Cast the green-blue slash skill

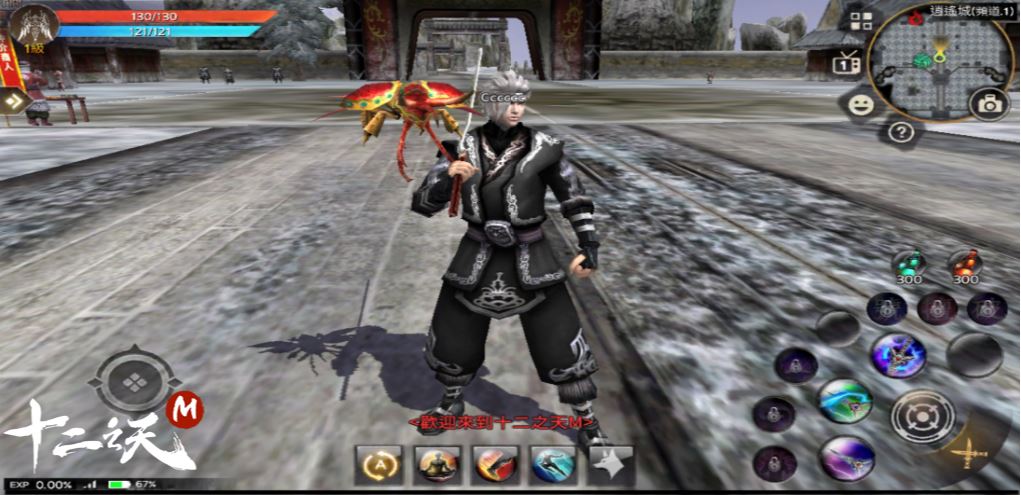click(845, 401)
